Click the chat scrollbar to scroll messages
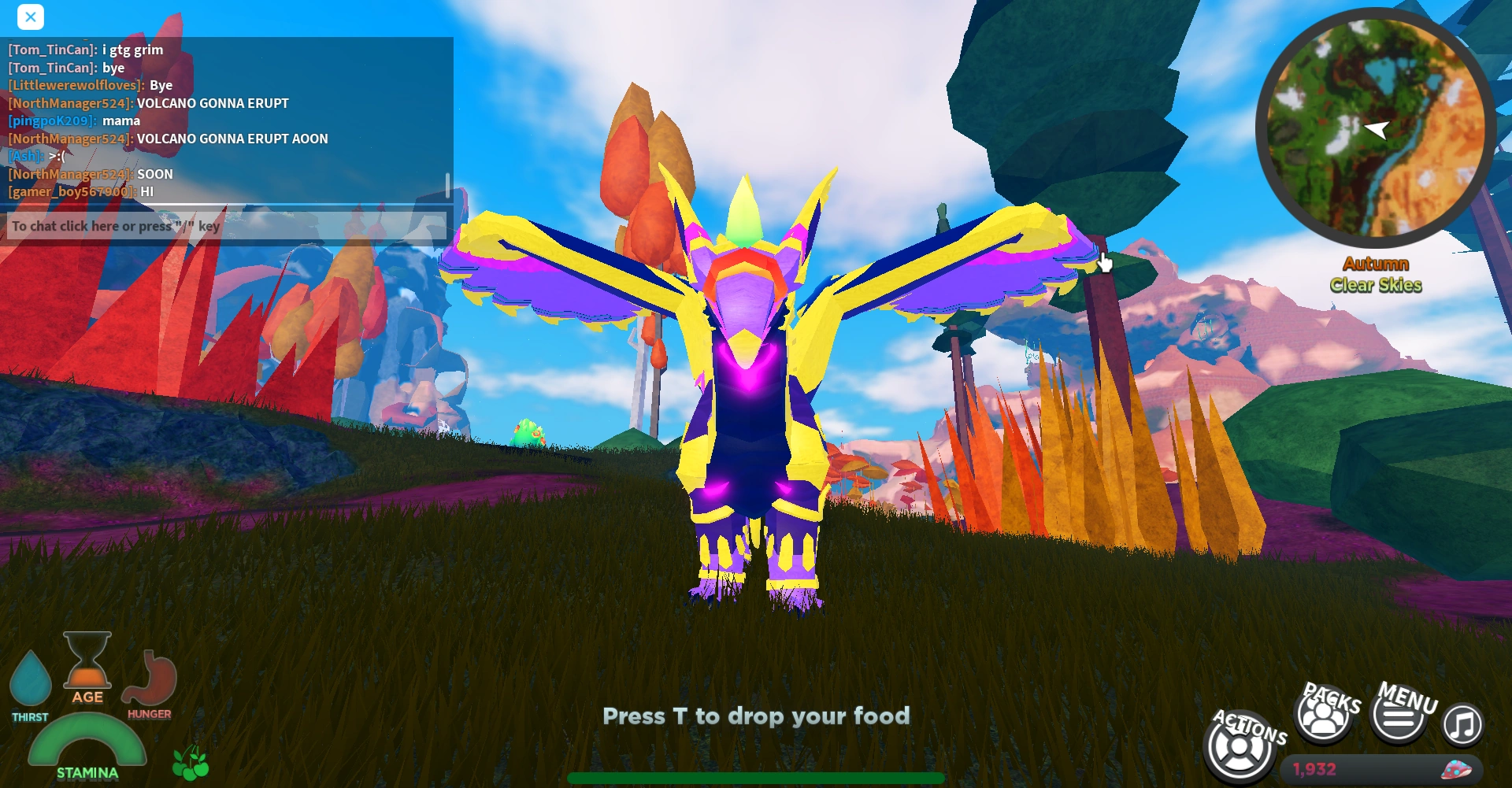The image size is (1512, 788). [446, 183]
